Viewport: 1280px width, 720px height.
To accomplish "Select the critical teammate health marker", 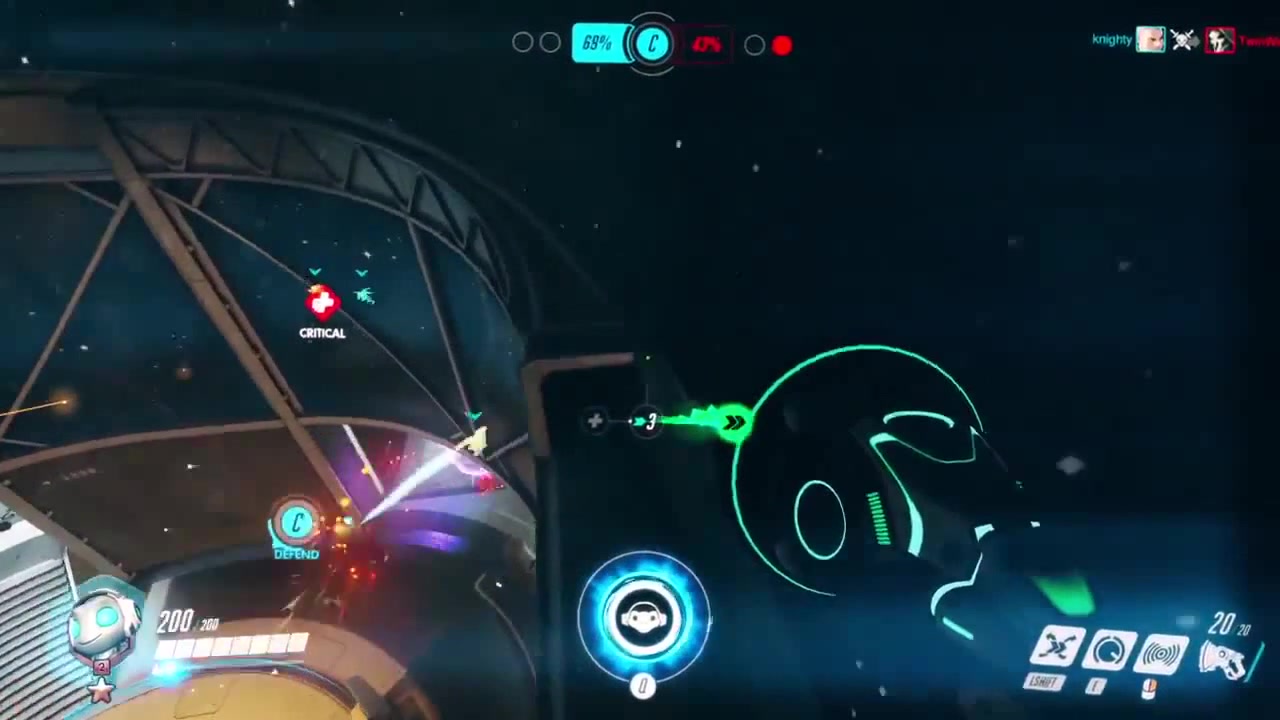I will point(322,301).
